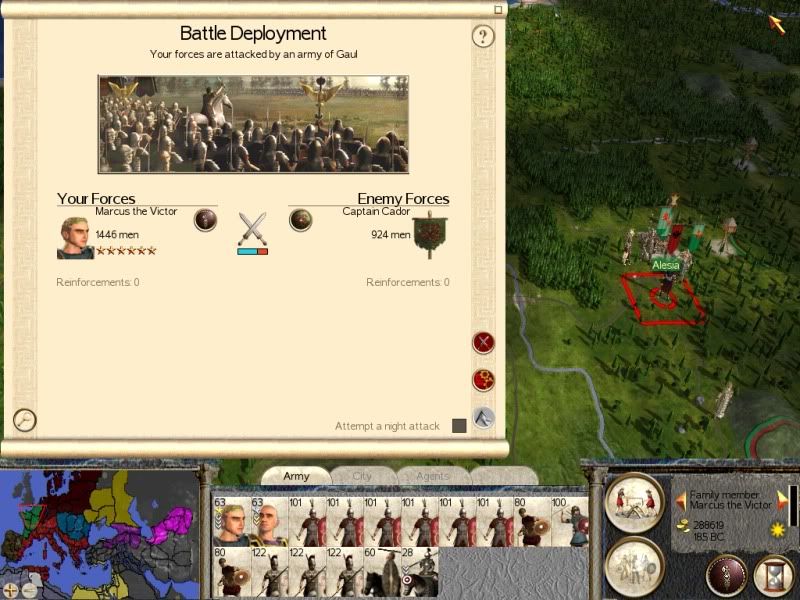Click the grey withdraw from battle button
Viewport: 800px width, 600px height.
pyautogui.click(x=484, y=418)
